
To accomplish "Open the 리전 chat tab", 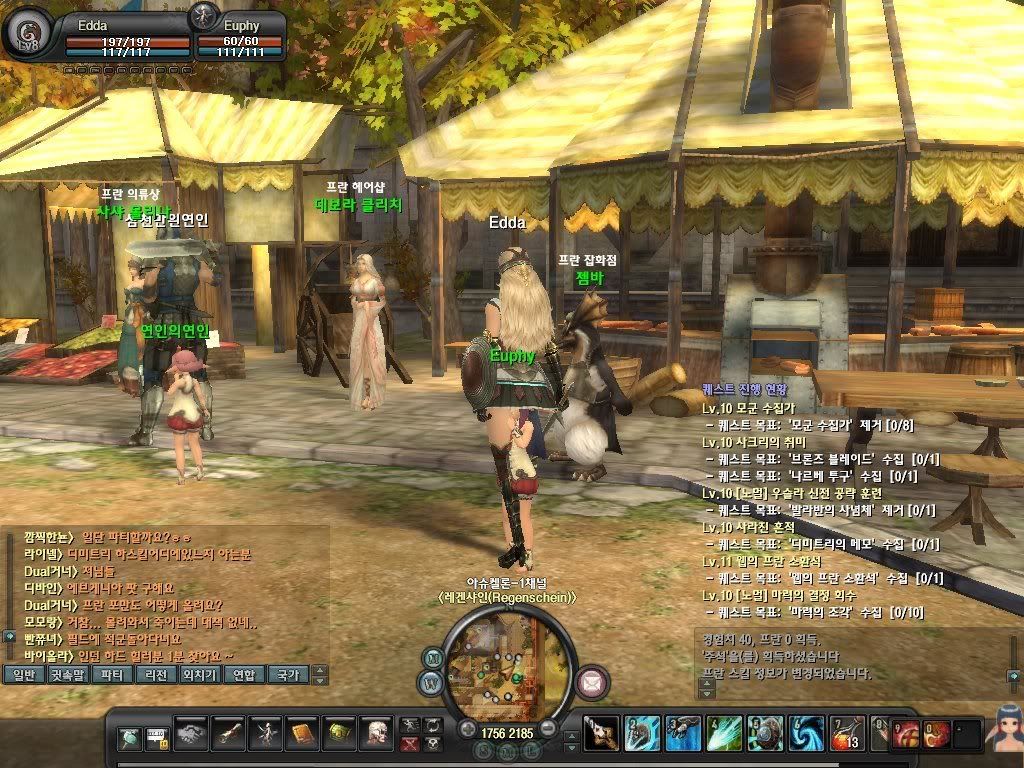I will pyautogui.click(x=156, y=675).
